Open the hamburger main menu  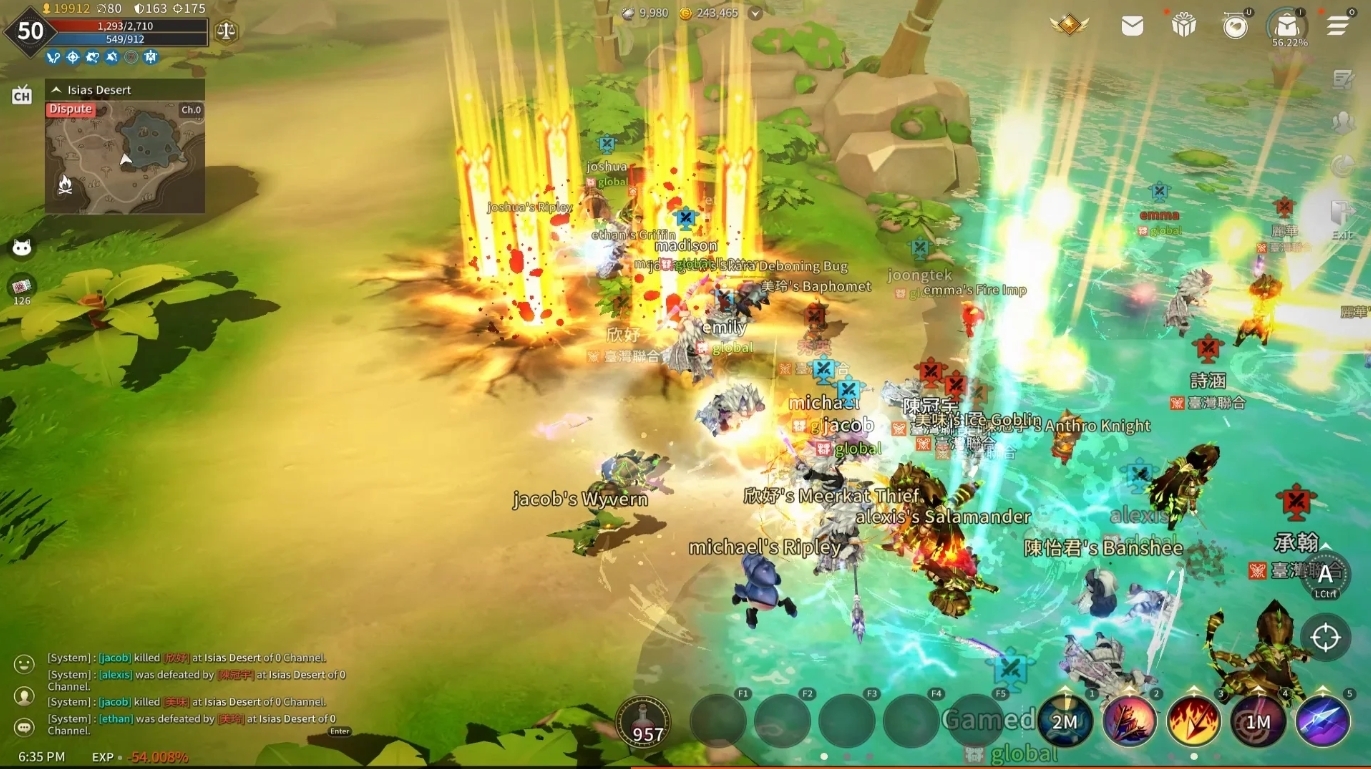(1337, 26)
